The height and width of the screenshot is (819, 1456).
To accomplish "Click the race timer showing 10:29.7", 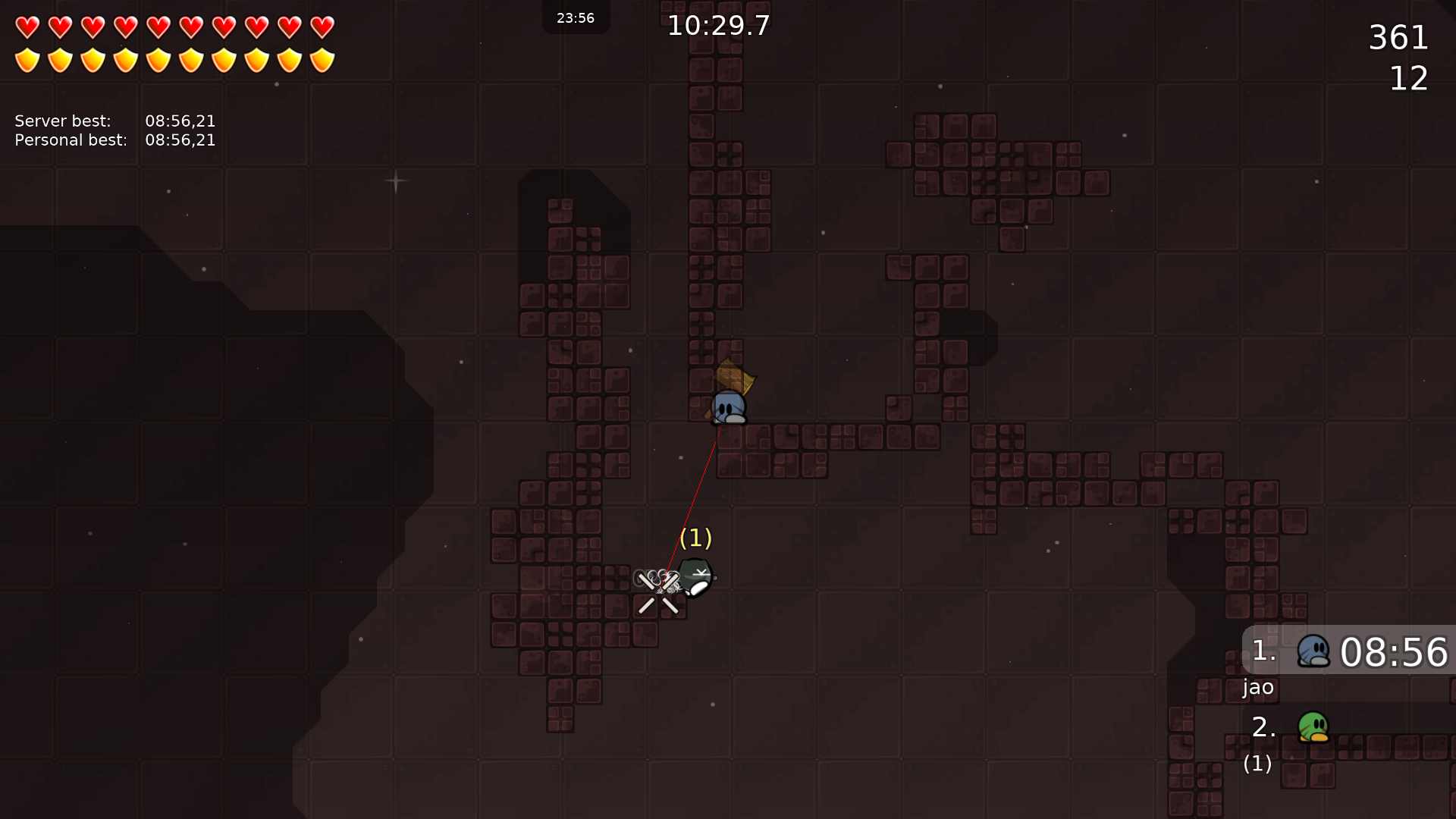I will [717, 25].
